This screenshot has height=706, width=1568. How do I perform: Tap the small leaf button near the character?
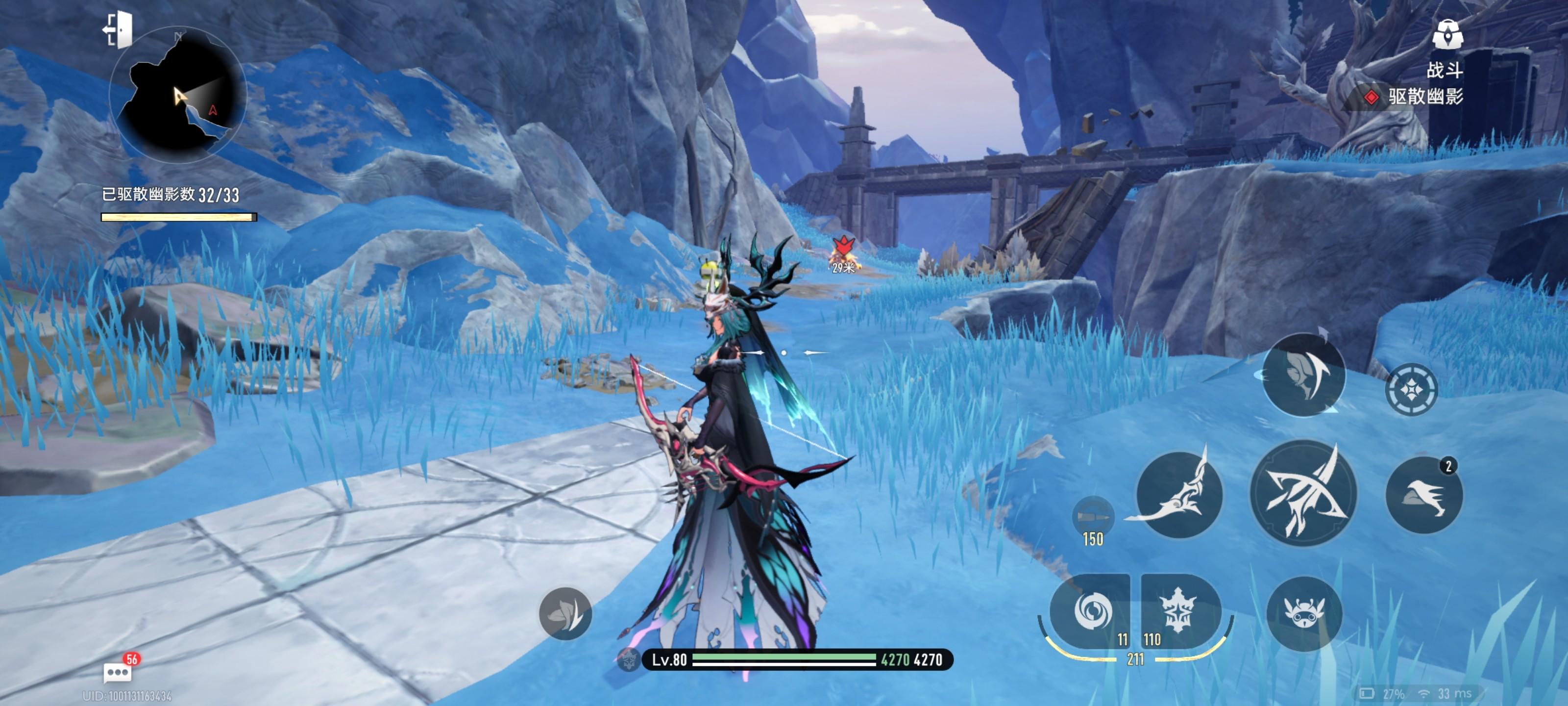coord(565,613)
